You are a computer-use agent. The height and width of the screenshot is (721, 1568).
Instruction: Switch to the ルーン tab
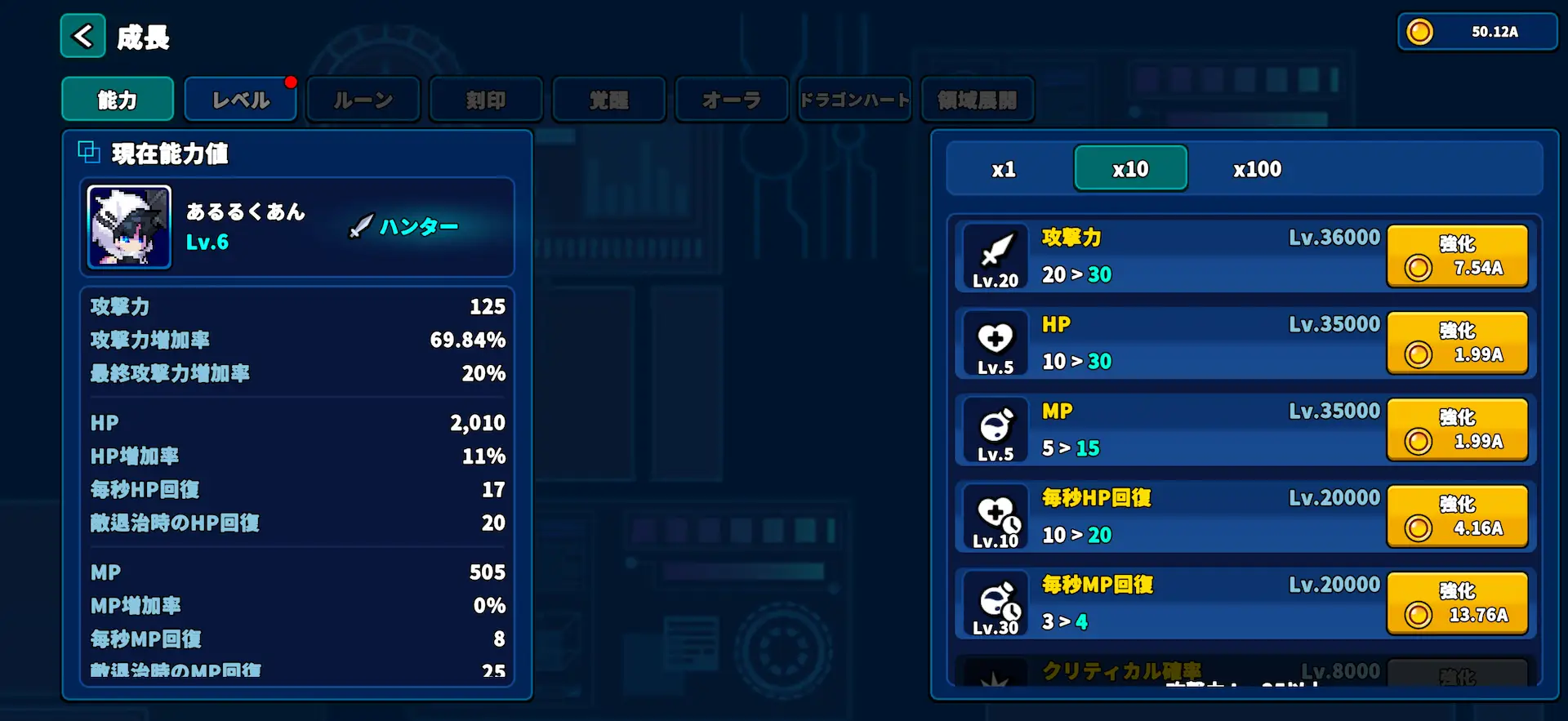[x=363, y=99]
